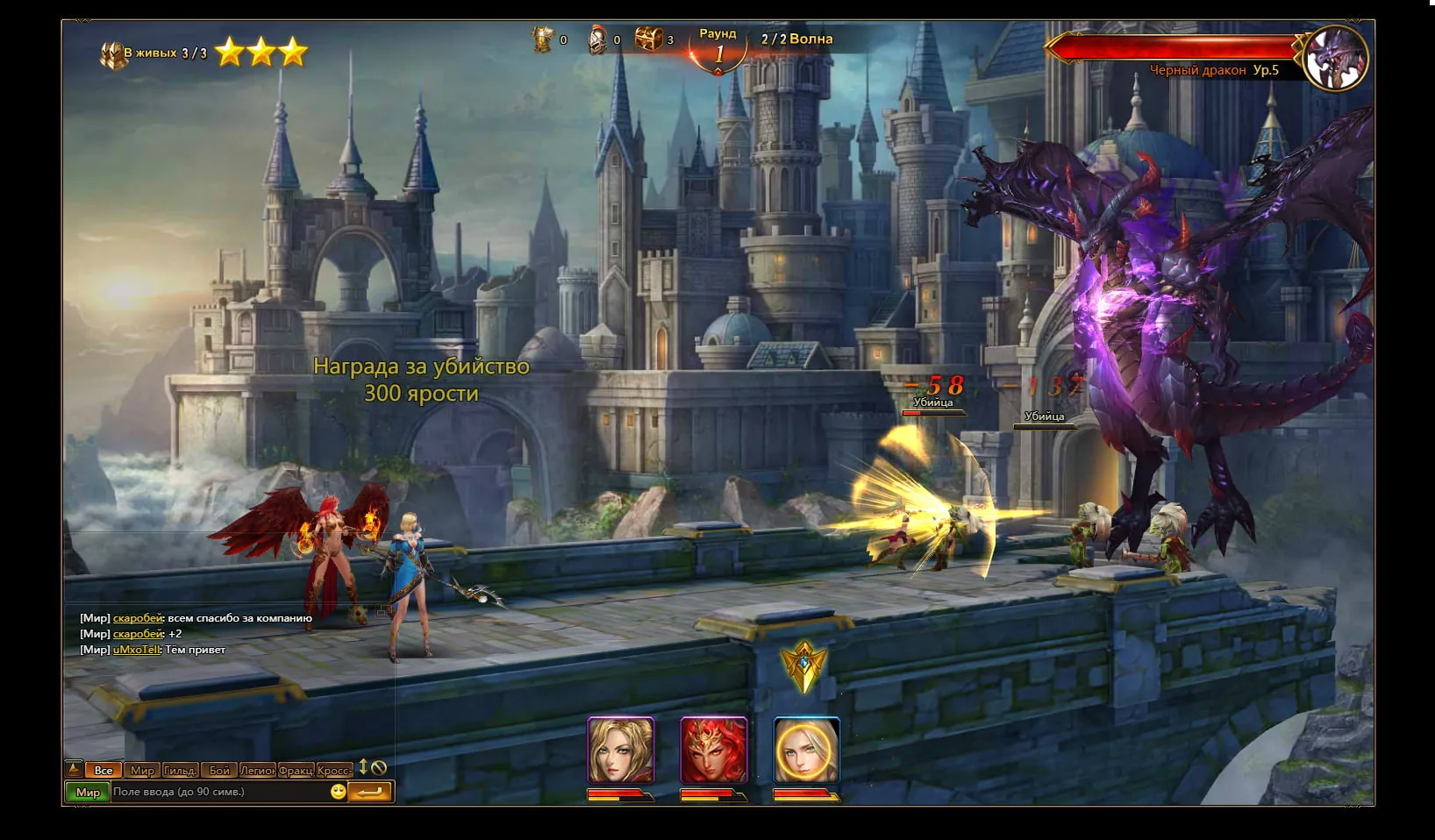Image resolution: width=1435 pixels, height=840 pixels.
Task: Change the green Мир chat channel selector
Action: (88, 792)
